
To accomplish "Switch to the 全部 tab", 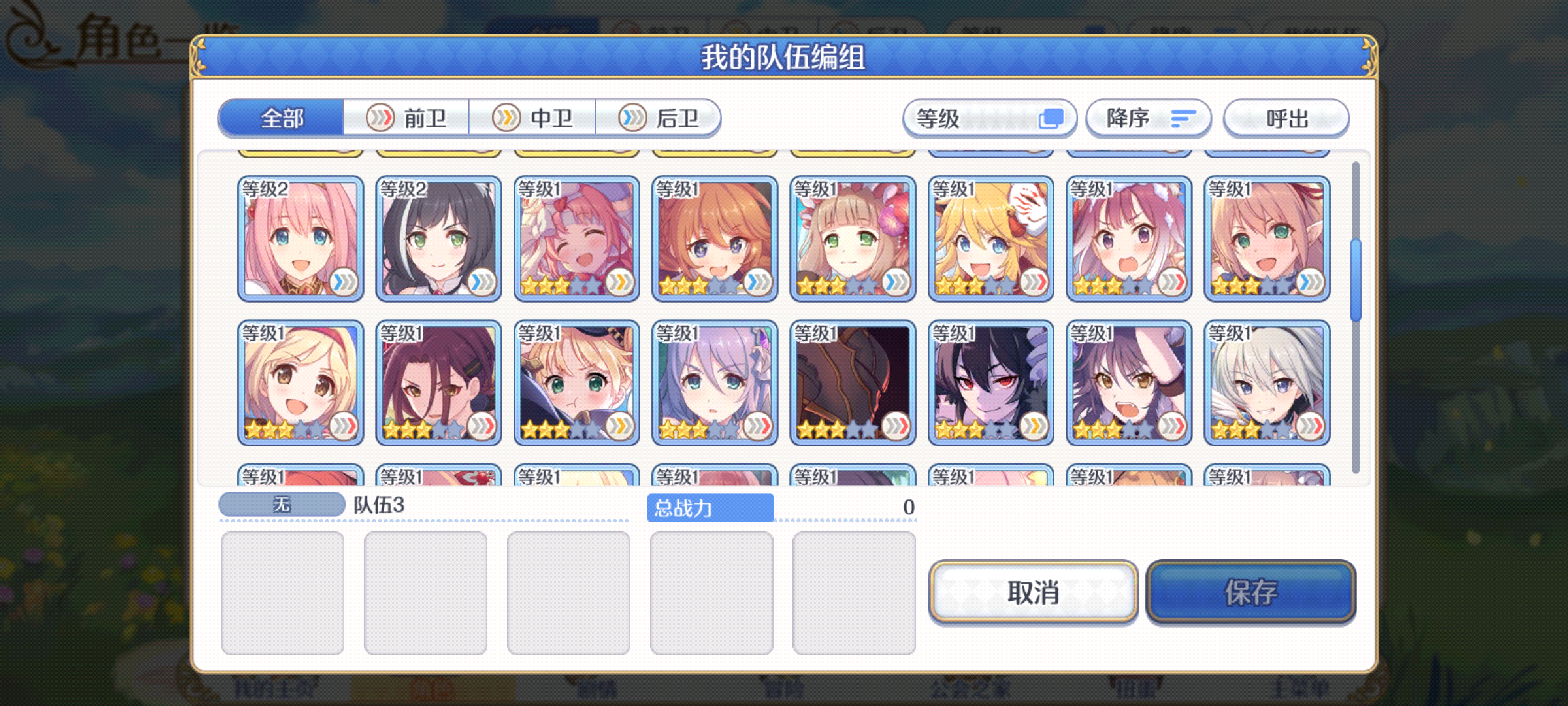I will pyautogui.click(x=282, y=118).
